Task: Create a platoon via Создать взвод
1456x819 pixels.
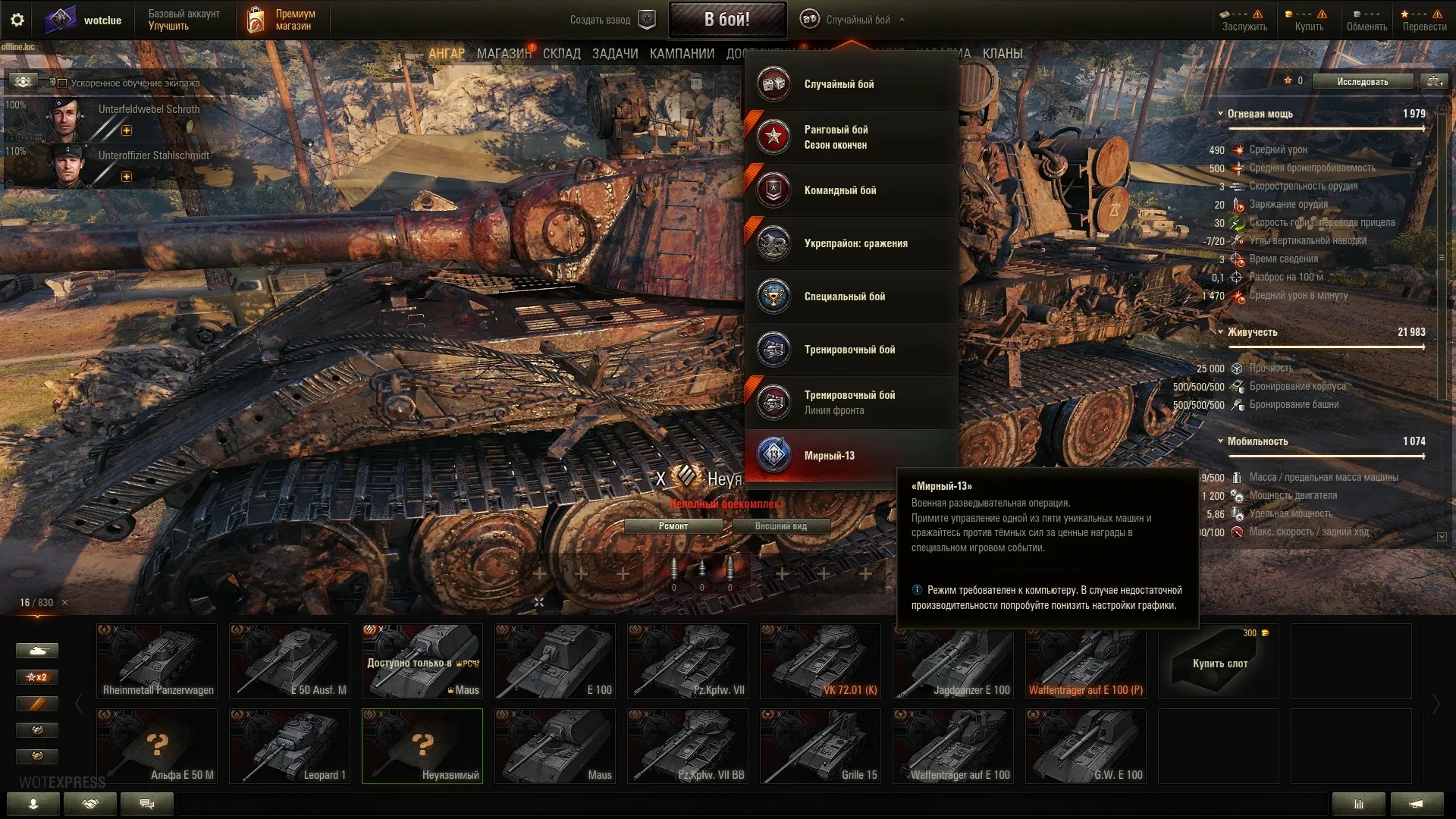Action: (x=611, y=20)
